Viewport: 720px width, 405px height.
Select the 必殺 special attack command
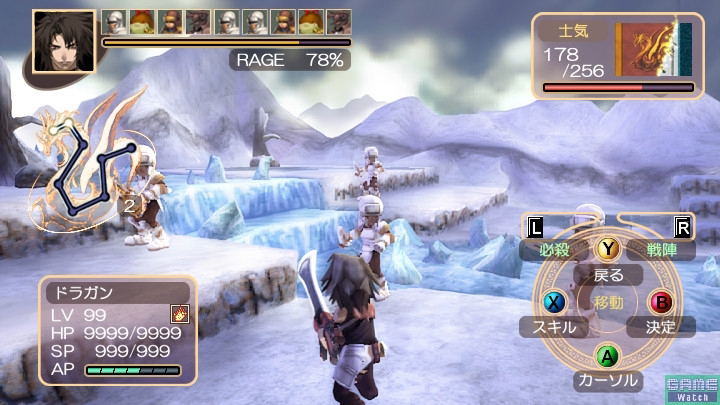tap(561, 249)
